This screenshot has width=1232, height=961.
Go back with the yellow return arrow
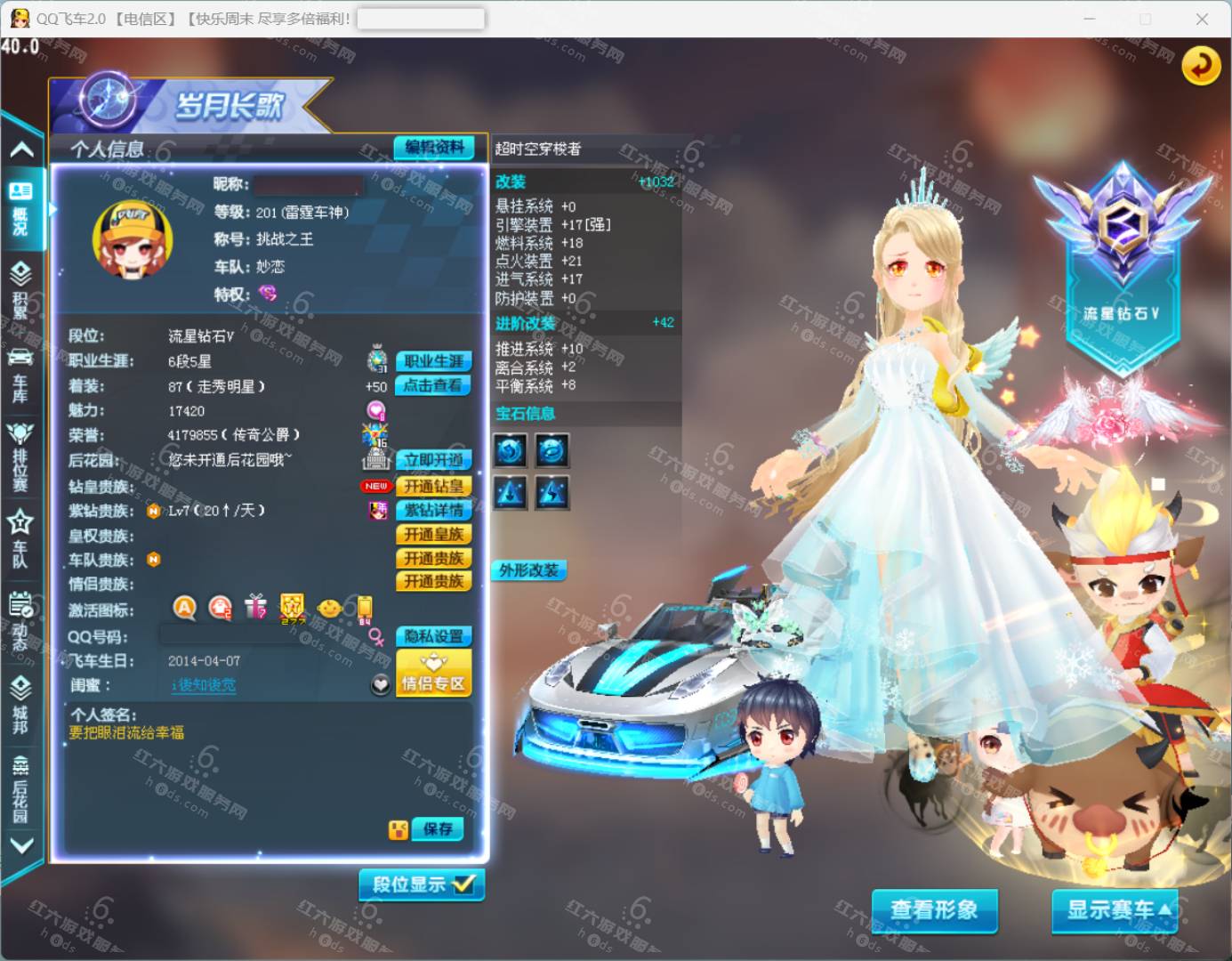click(x=1200, y=65)
